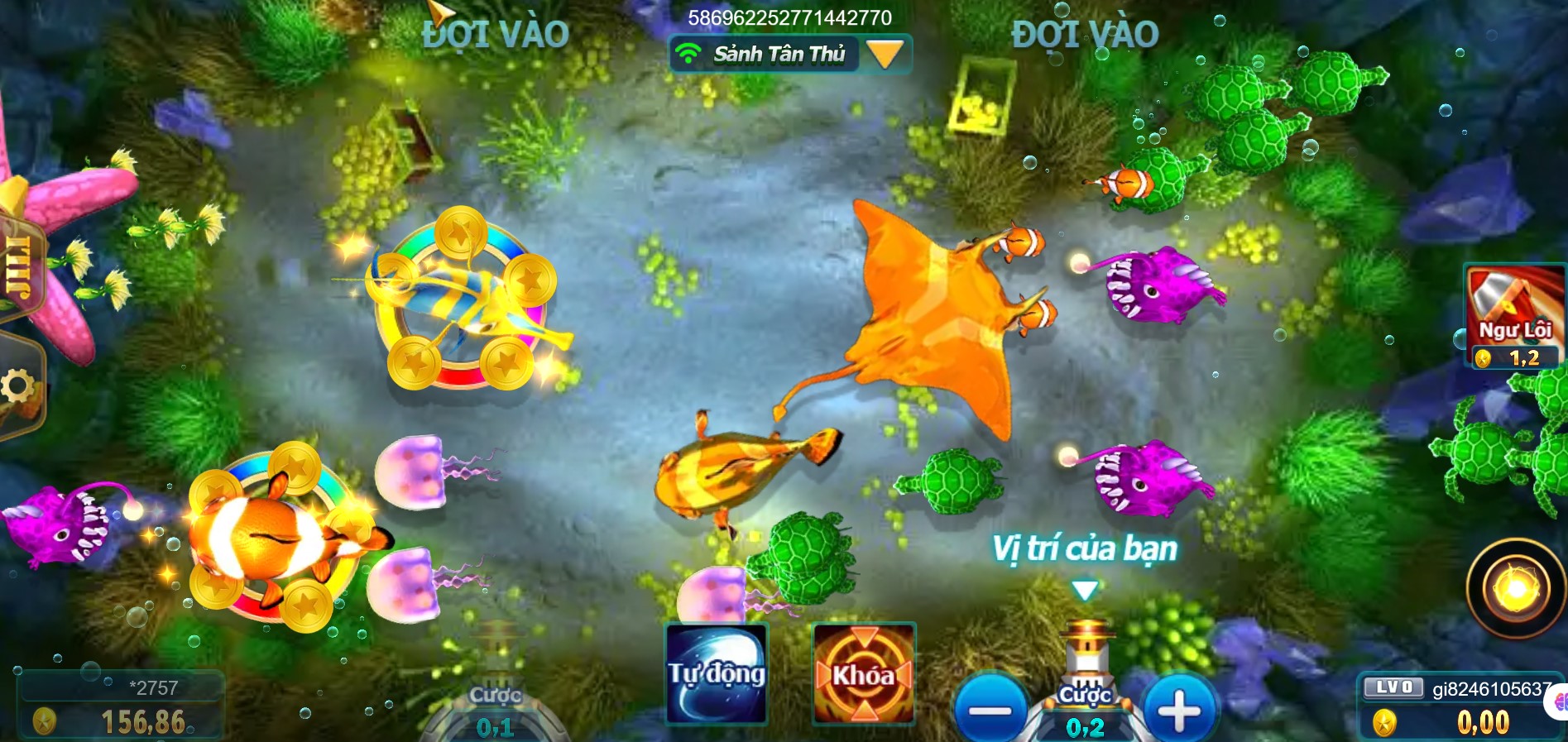
Task: Activate the Tự động auto-fire button
Action: 717,674
